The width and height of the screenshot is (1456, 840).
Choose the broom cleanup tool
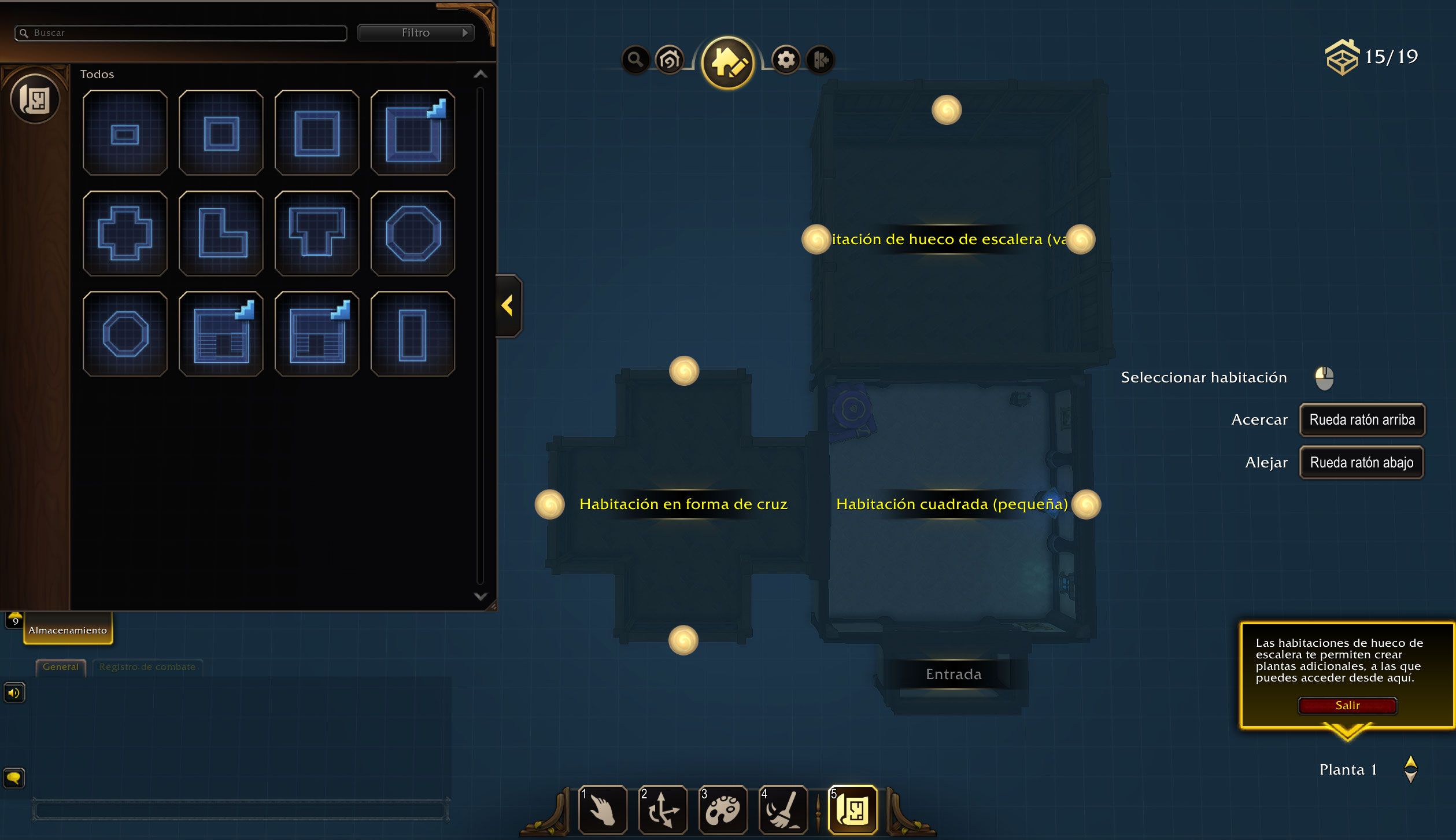pos(783,810)
